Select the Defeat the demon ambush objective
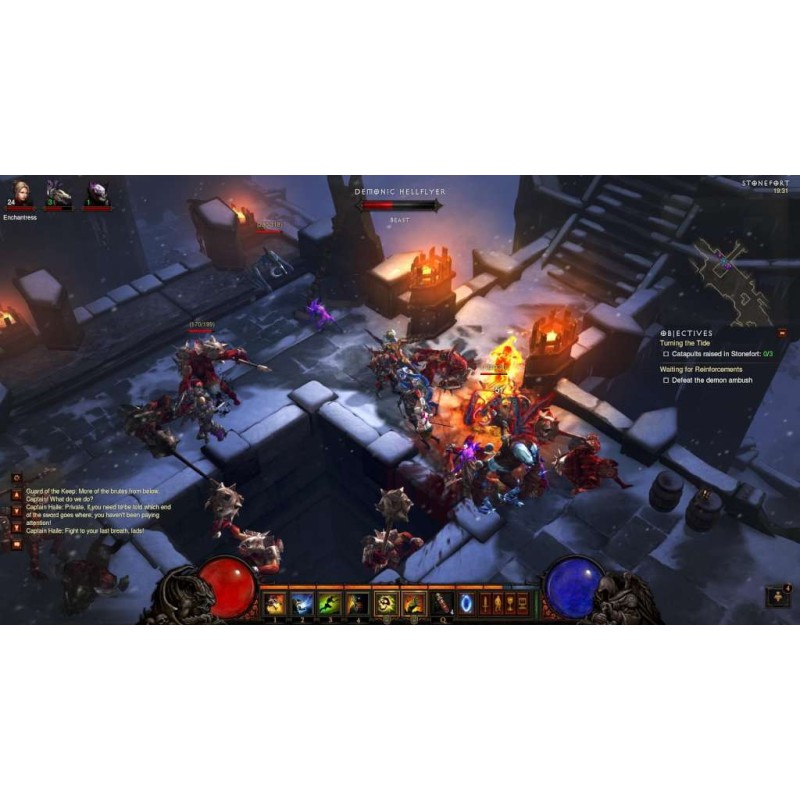800x800 pixels. click(x=714, y=380)
